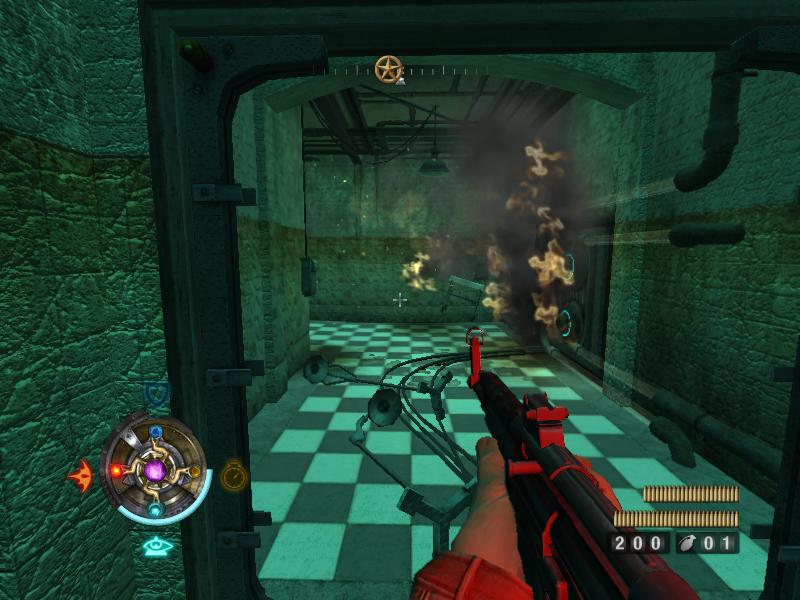Click the purple crystal on the medallion
The width and height of the screenshot is (800, 600).
155,469
